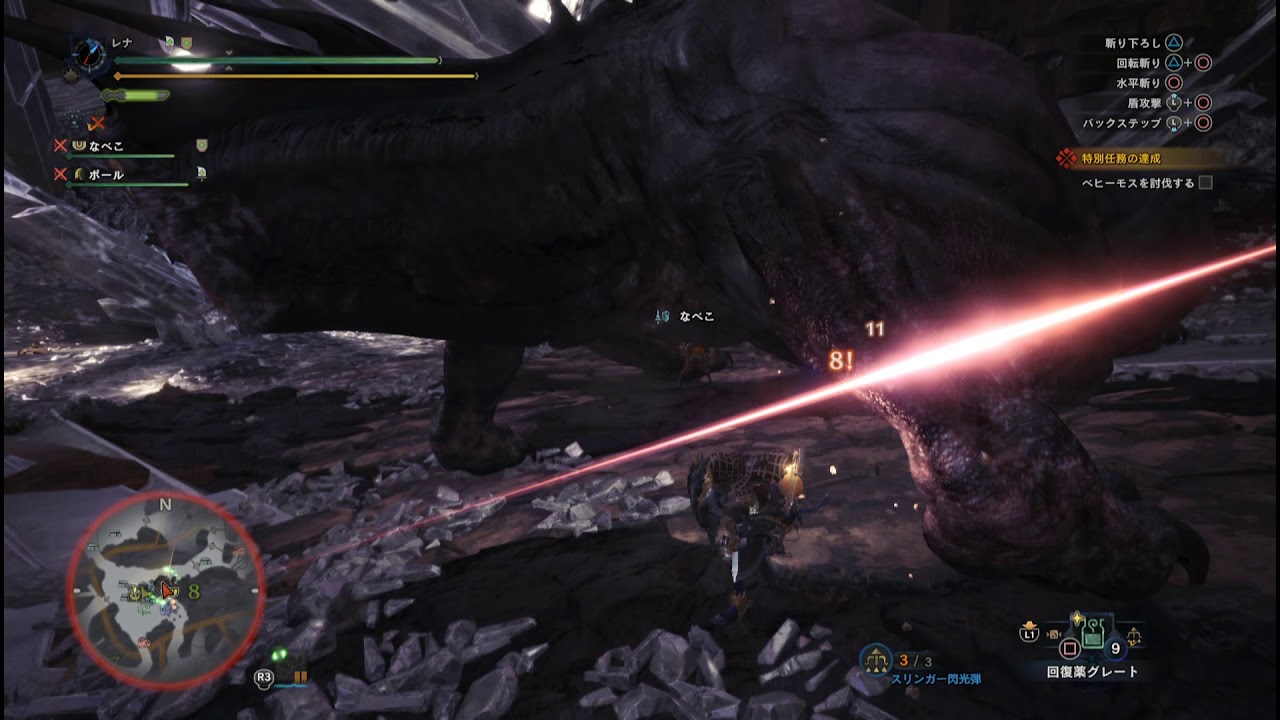Select the compass navigation icon
1280x720 pixels.
click(x=87, y=53)
